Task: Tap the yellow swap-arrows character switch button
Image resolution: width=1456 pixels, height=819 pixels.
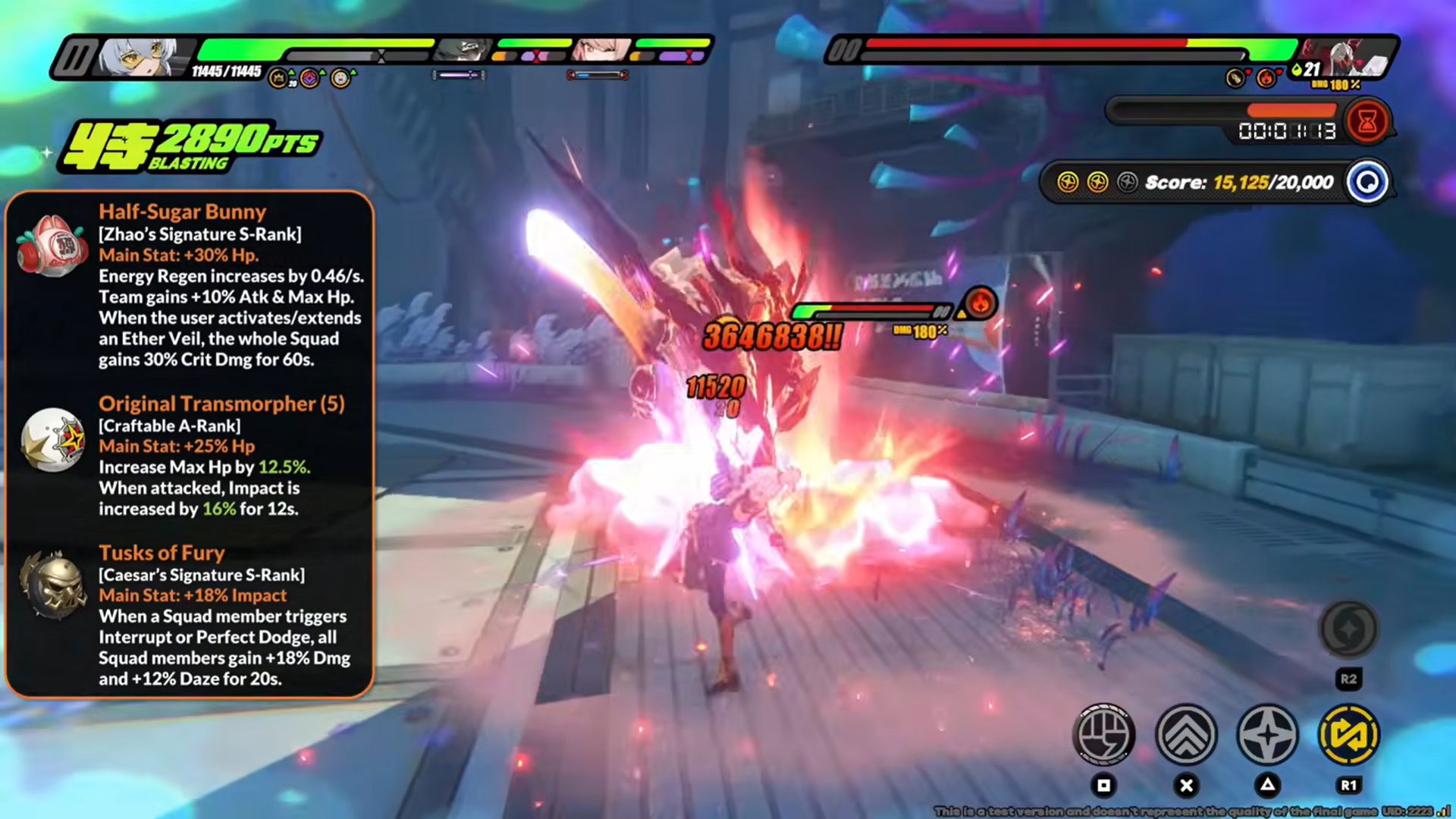Action: [x=1348, y=734]
